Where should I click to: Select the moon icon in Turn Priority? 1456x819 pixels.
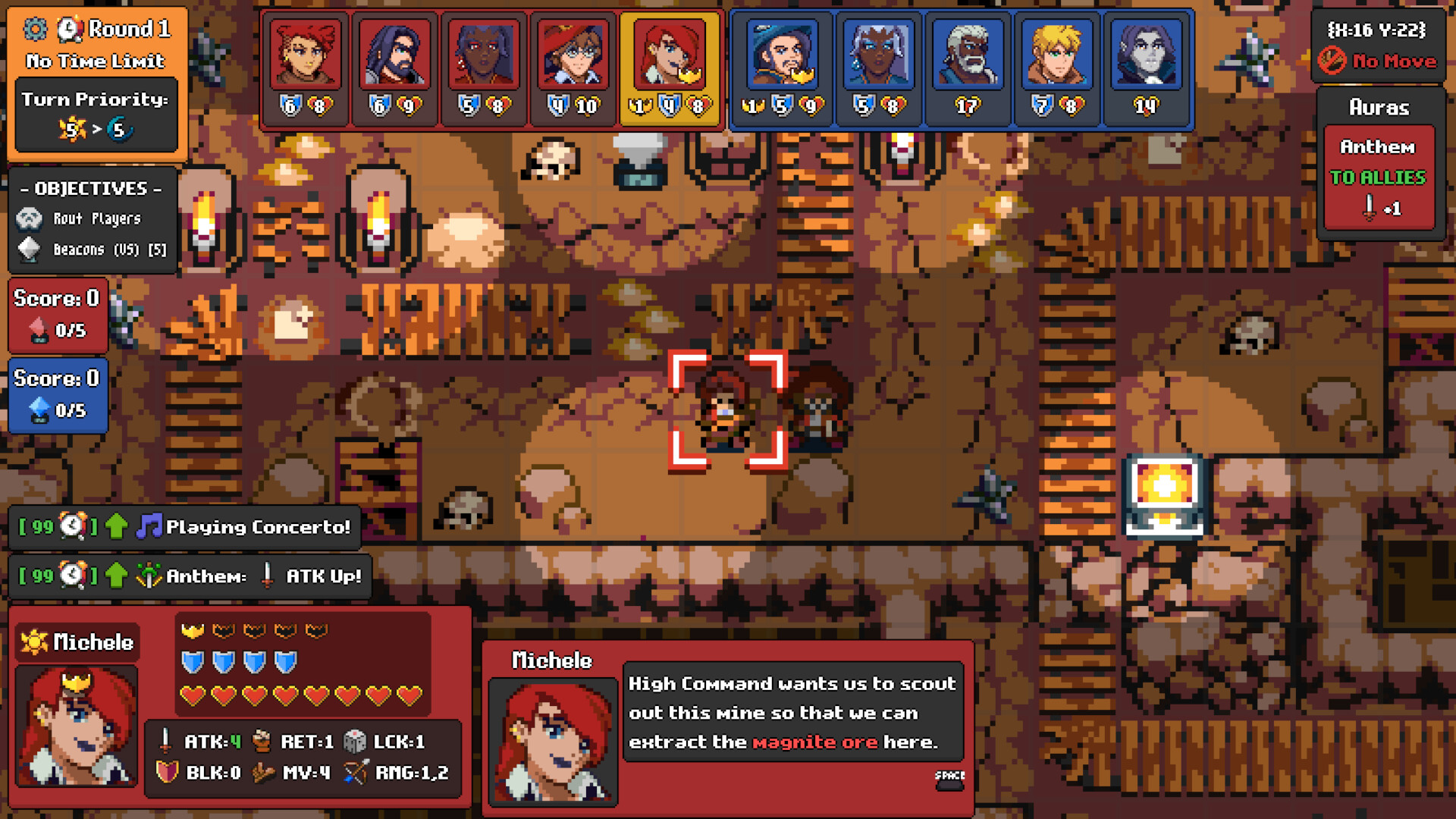click(121, 129)
